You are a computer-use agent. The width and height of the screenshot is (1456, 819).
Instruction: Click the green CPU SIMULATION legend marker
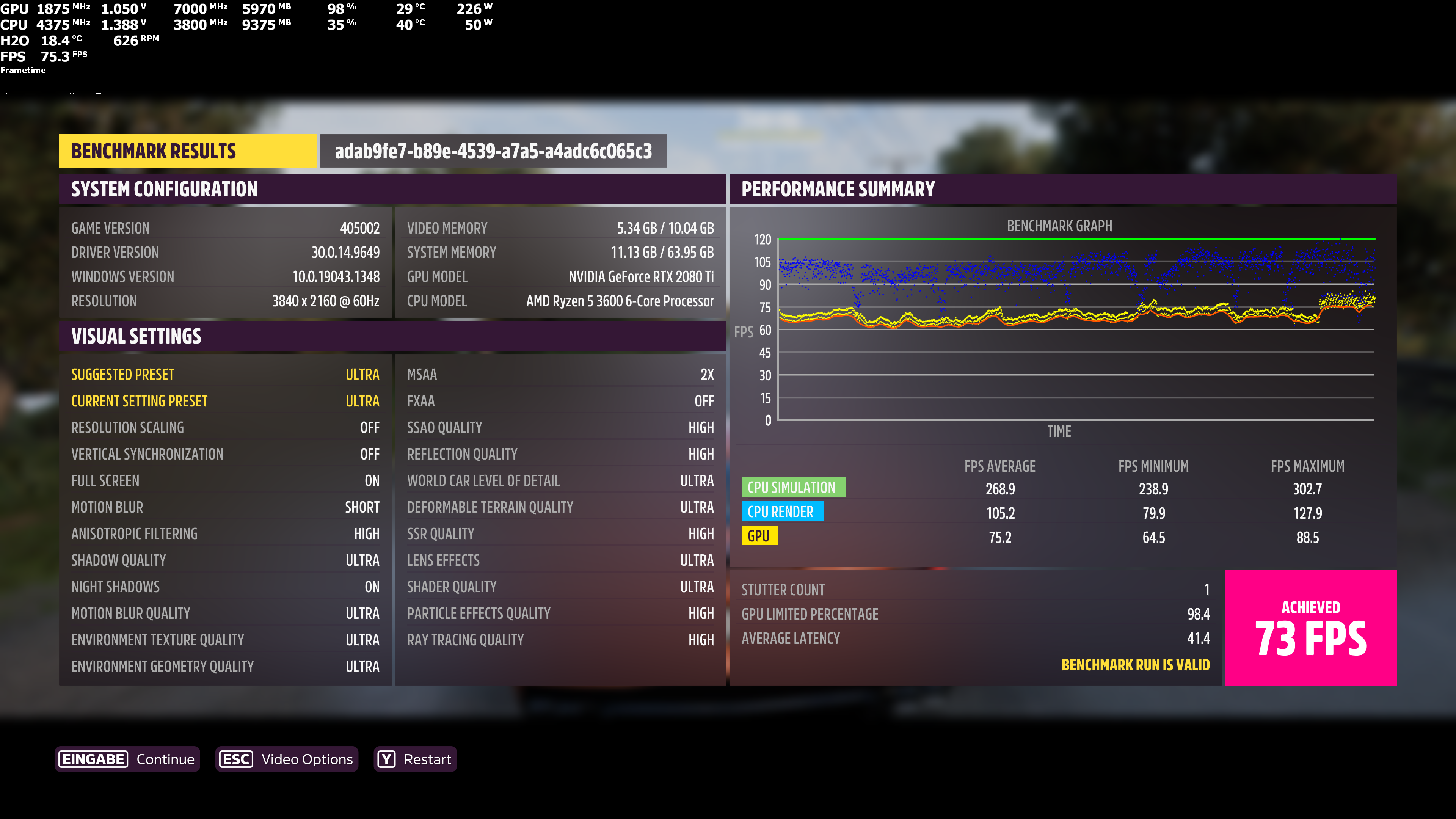(794, 487)
